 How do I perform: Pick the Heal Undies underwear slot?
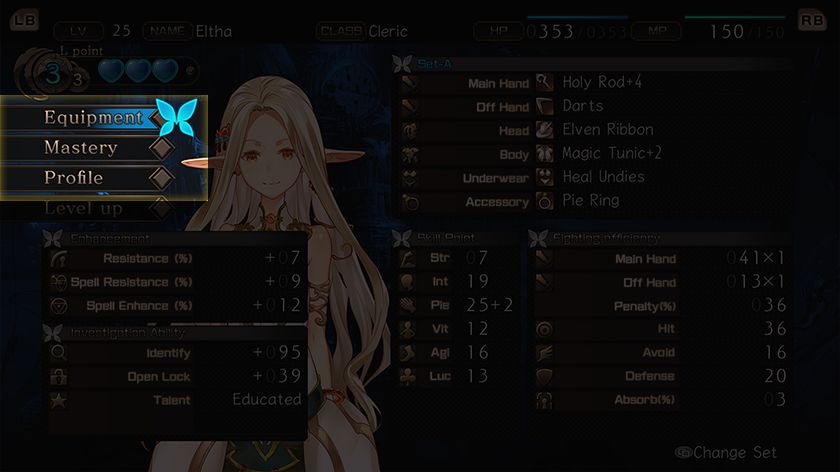(603, 177)
